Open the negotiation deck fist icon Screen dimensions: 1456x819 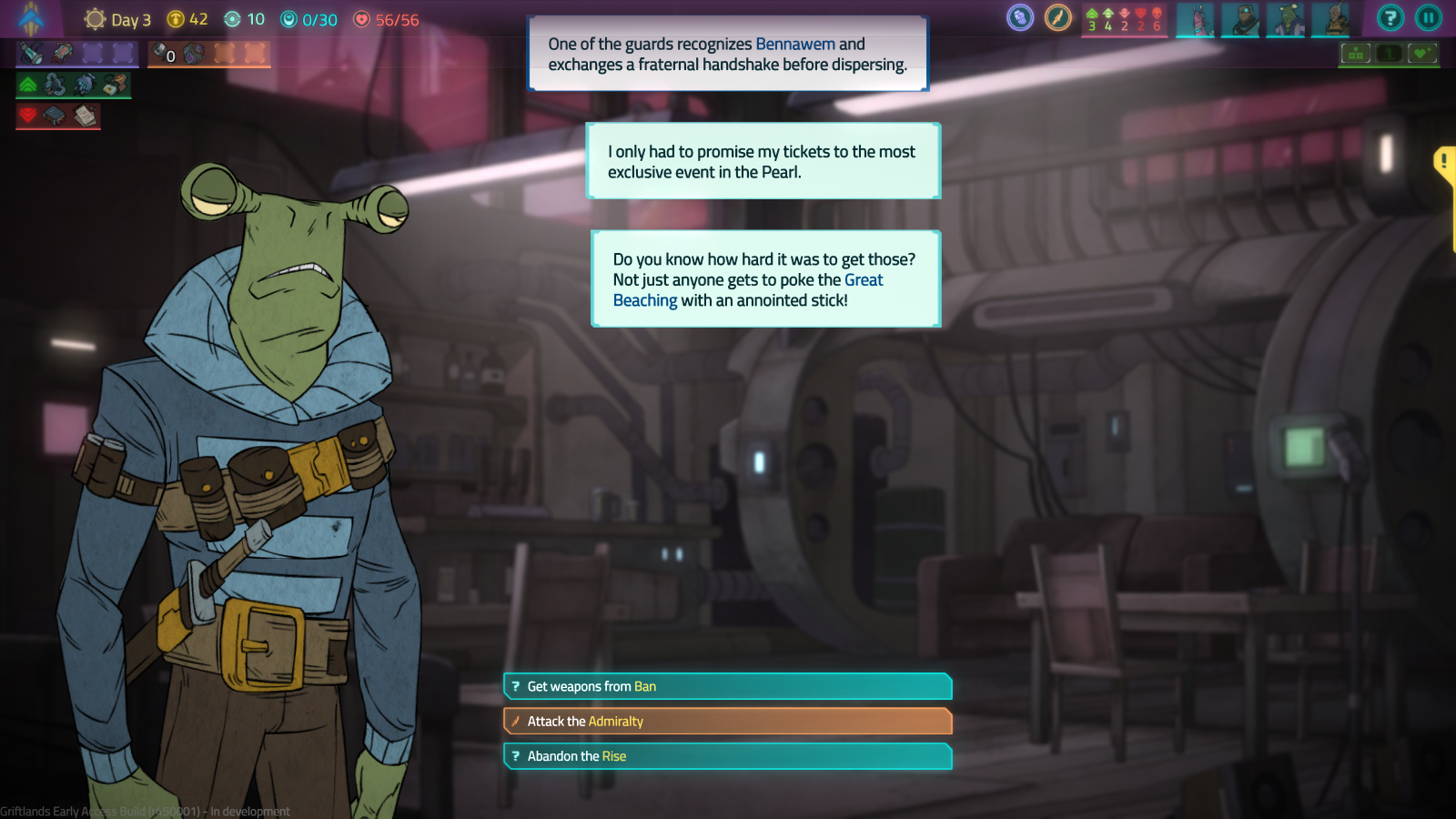pyautogui.click(x=1020, y=17)
